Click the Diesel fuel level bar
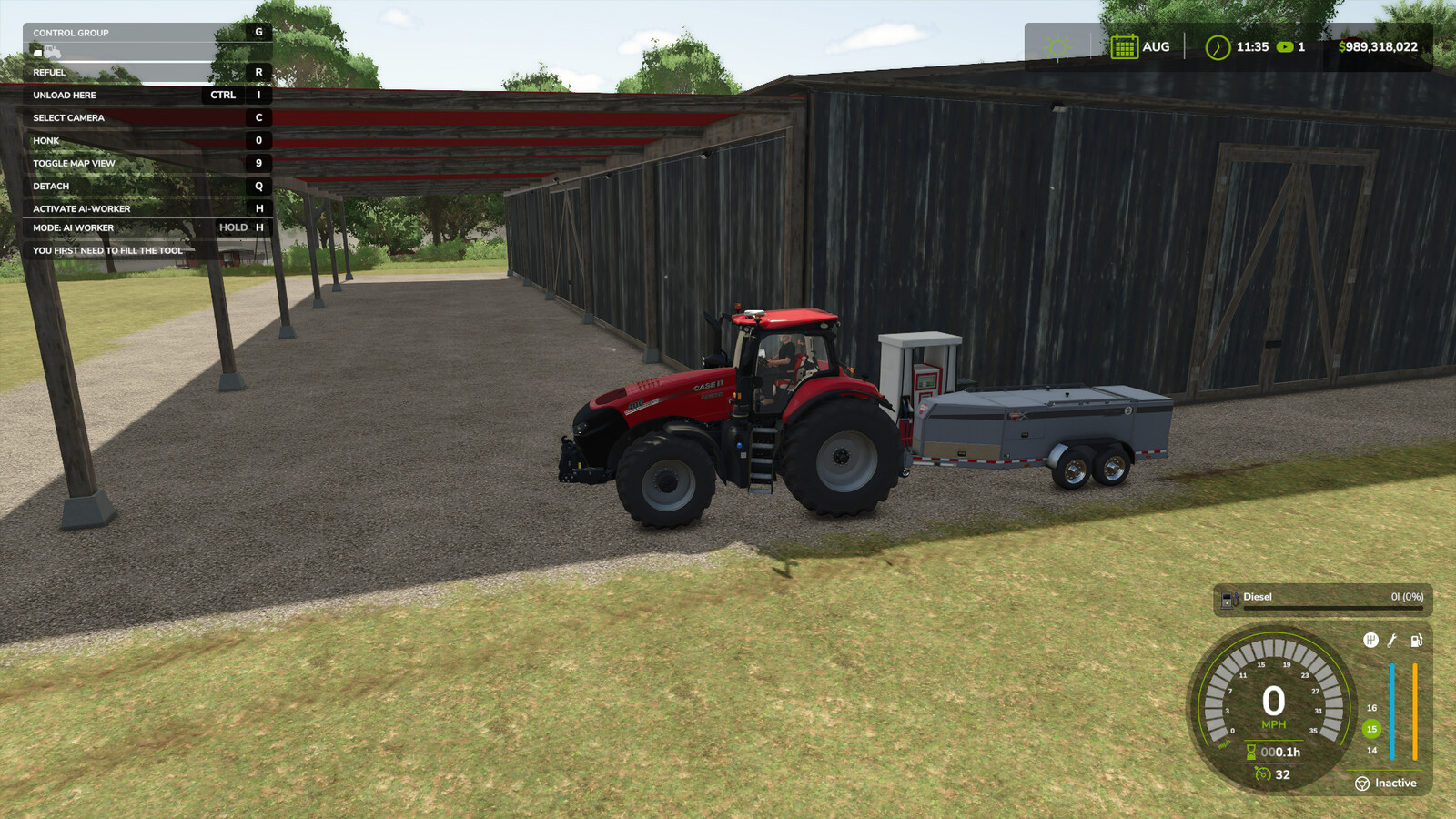 point(1331,607)
